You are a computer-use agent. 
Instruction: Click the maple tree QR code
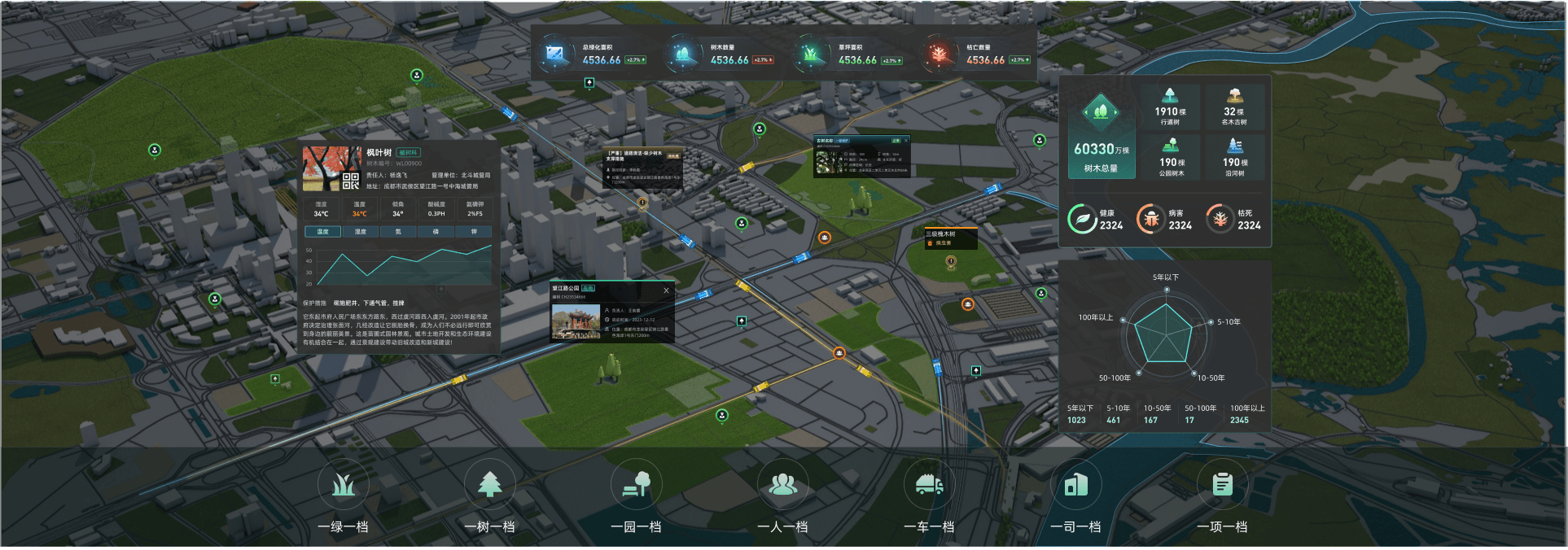point(351,181)
